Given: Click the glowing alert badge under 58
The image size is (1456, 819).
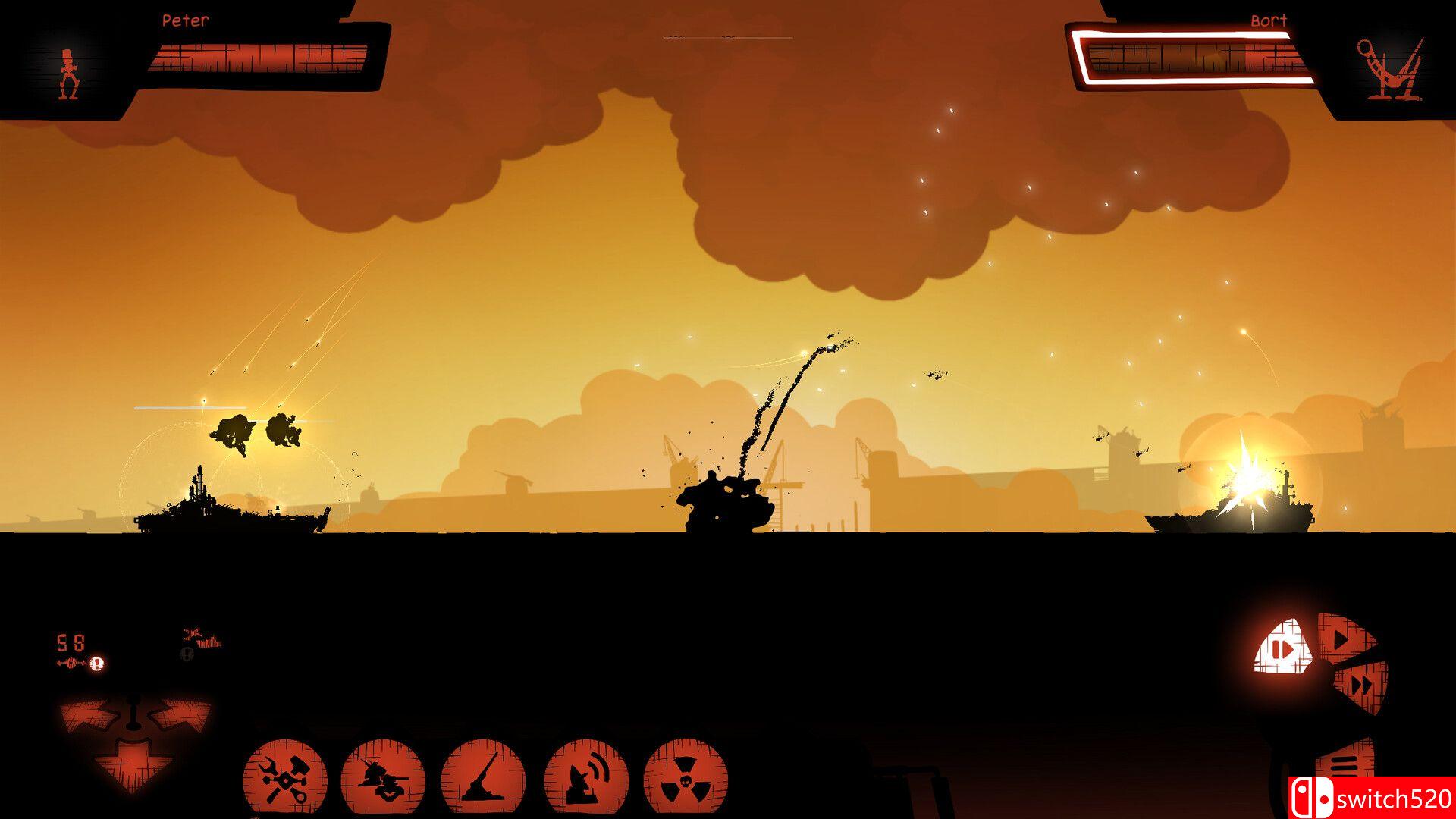Looking at the screenshot, I should [97, 664].
